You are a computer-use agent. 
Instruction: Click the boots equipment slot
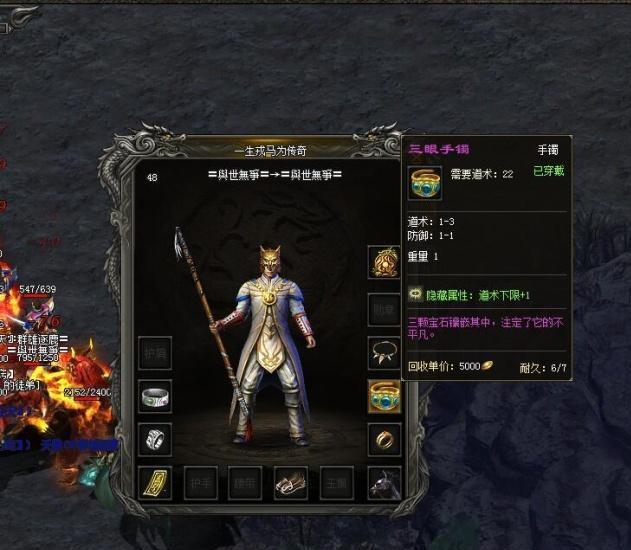(x=292, y=483)
